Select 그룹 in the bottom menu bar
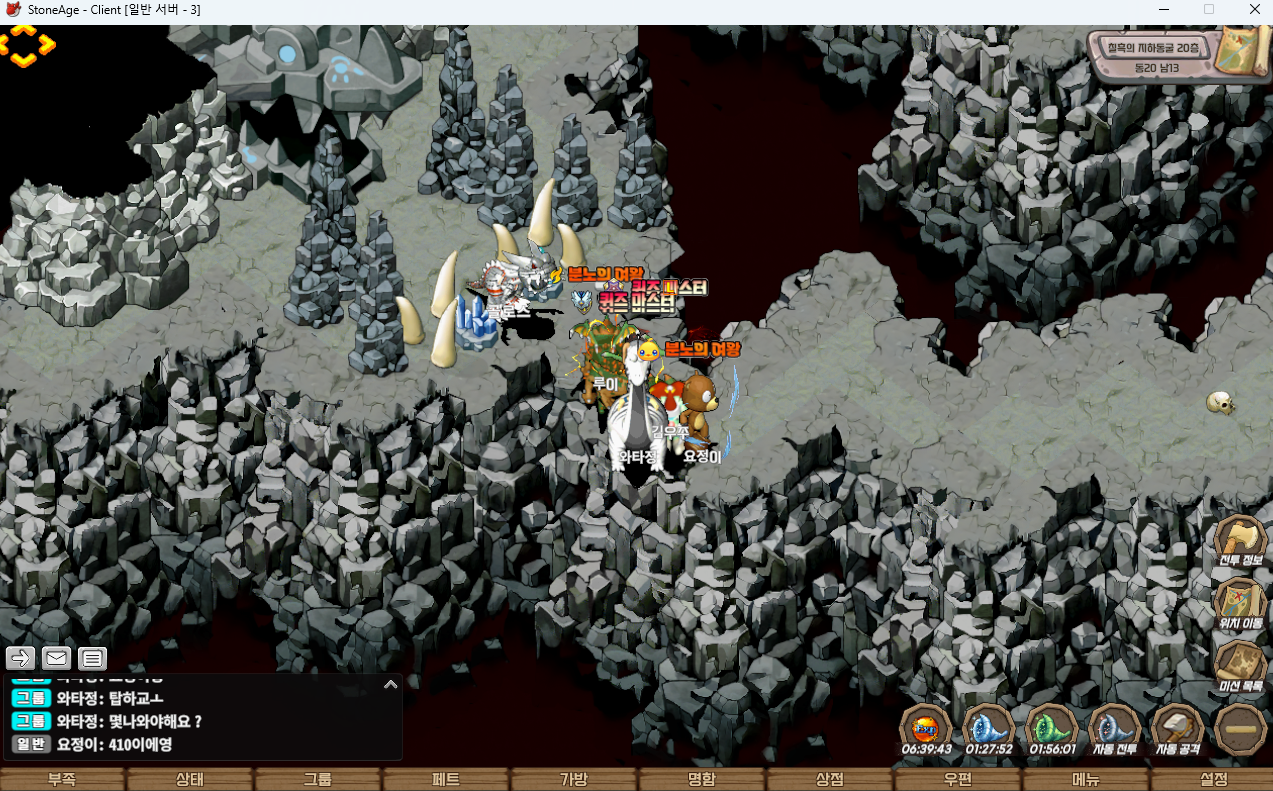 tap(318, 780)
